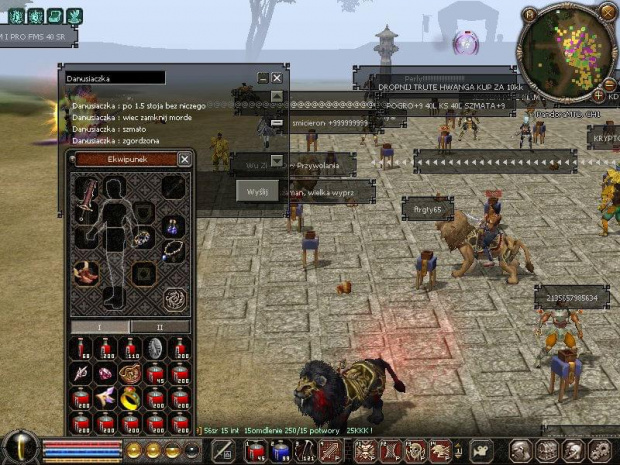Viewport: 620px width, 465px height.
Task: Select the silver stone inventory item
Action: [x=157, y=348]
